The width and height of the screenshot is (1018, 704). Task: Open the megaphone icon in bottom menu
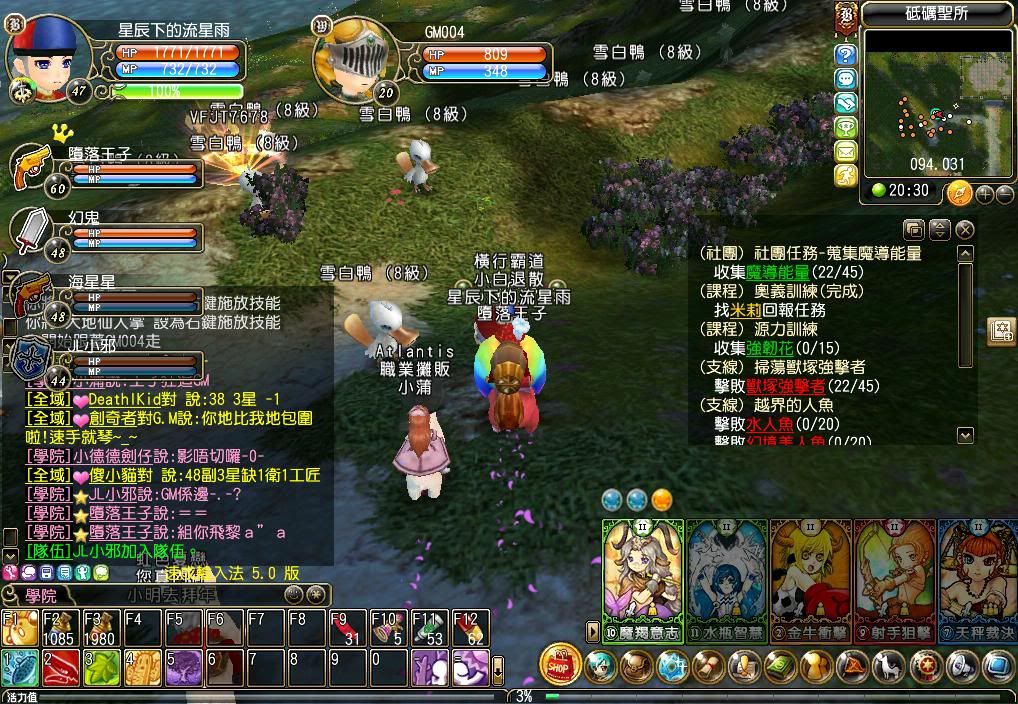pyautogui.click(x=963, y=665)
